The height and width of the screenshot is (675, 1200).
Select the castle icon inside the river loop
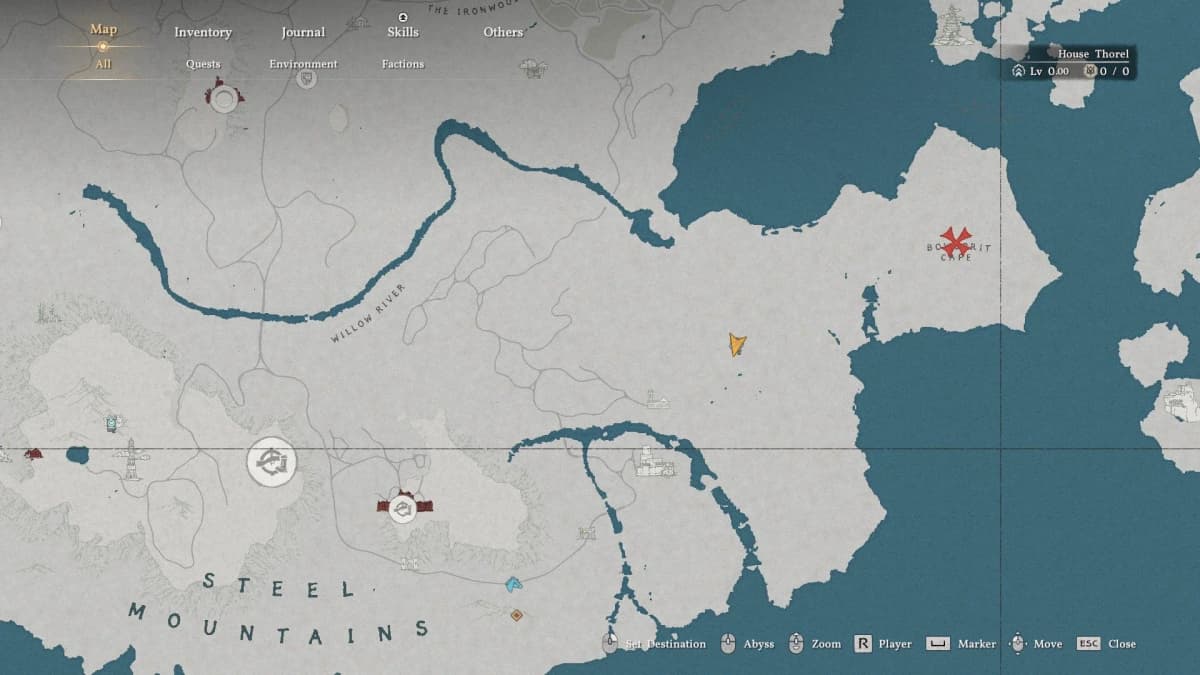(655, 463)
